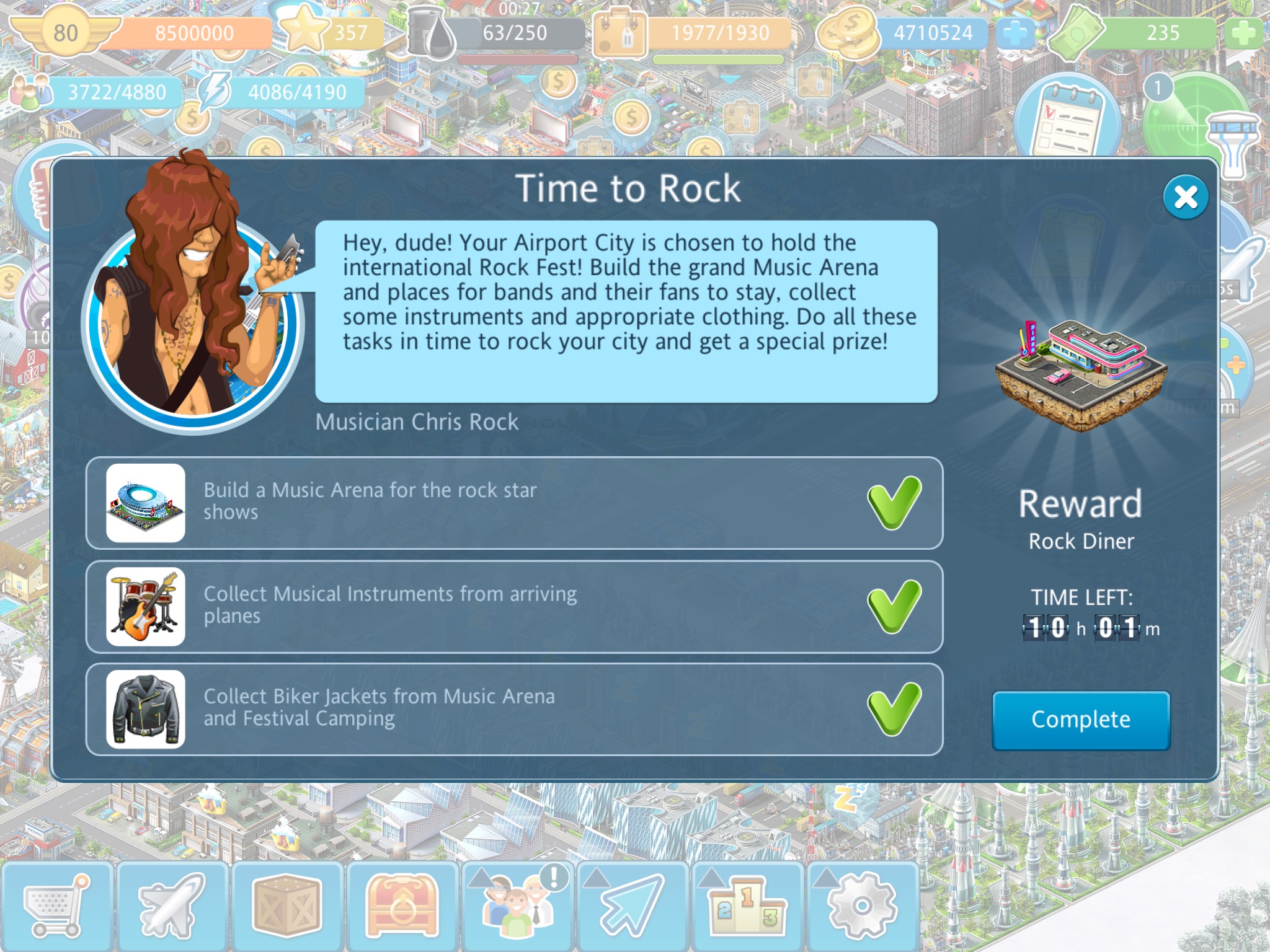The image size is (1270, 952).
Task: Select the arrow cursor tool
Action: click(631, 906)
